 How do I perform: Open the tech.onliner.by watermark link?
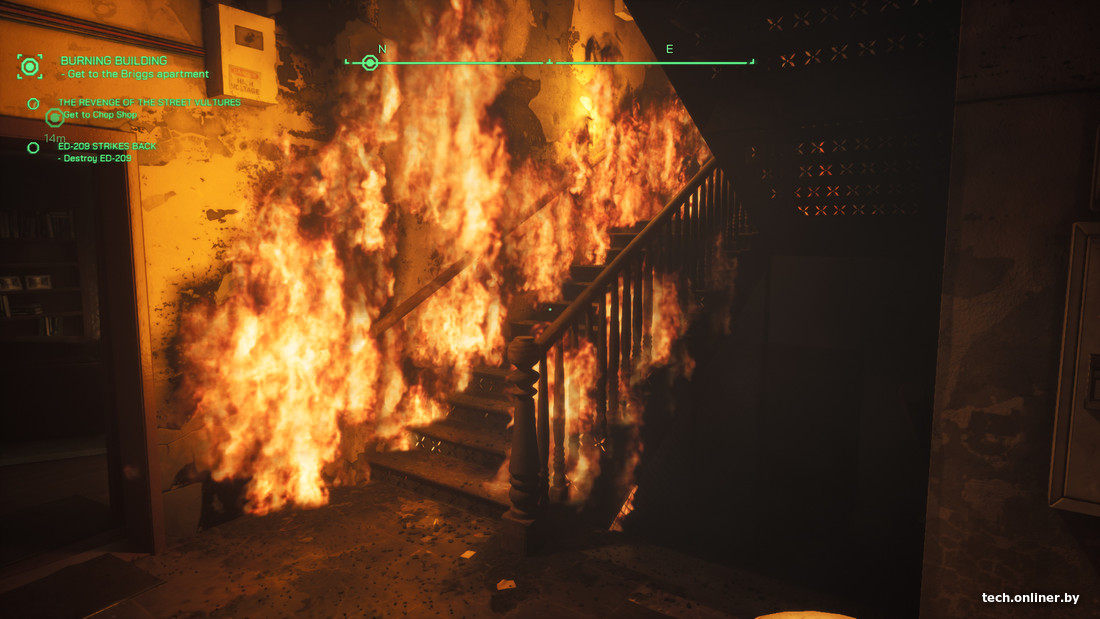[x=1030, y=598]
